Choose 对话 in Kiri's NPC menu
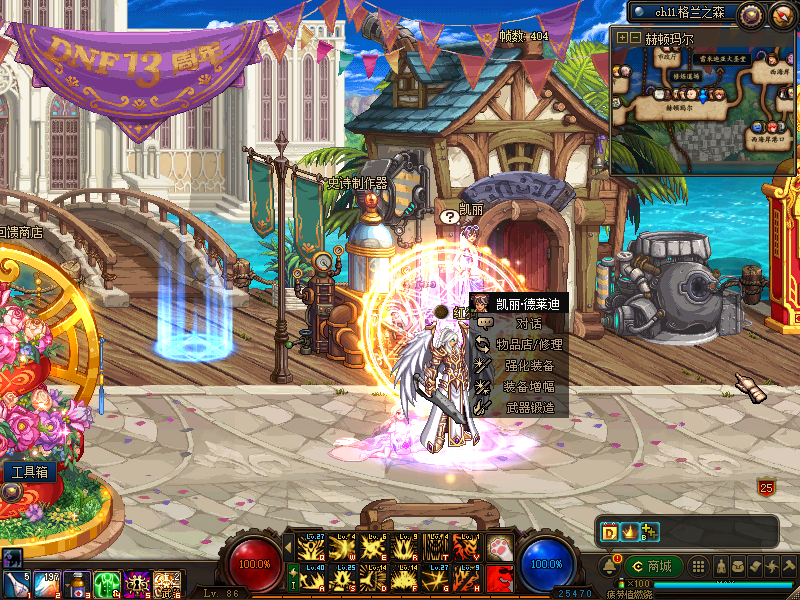The width and height of the screenshot is (800, 600). (x=528, y=323)
